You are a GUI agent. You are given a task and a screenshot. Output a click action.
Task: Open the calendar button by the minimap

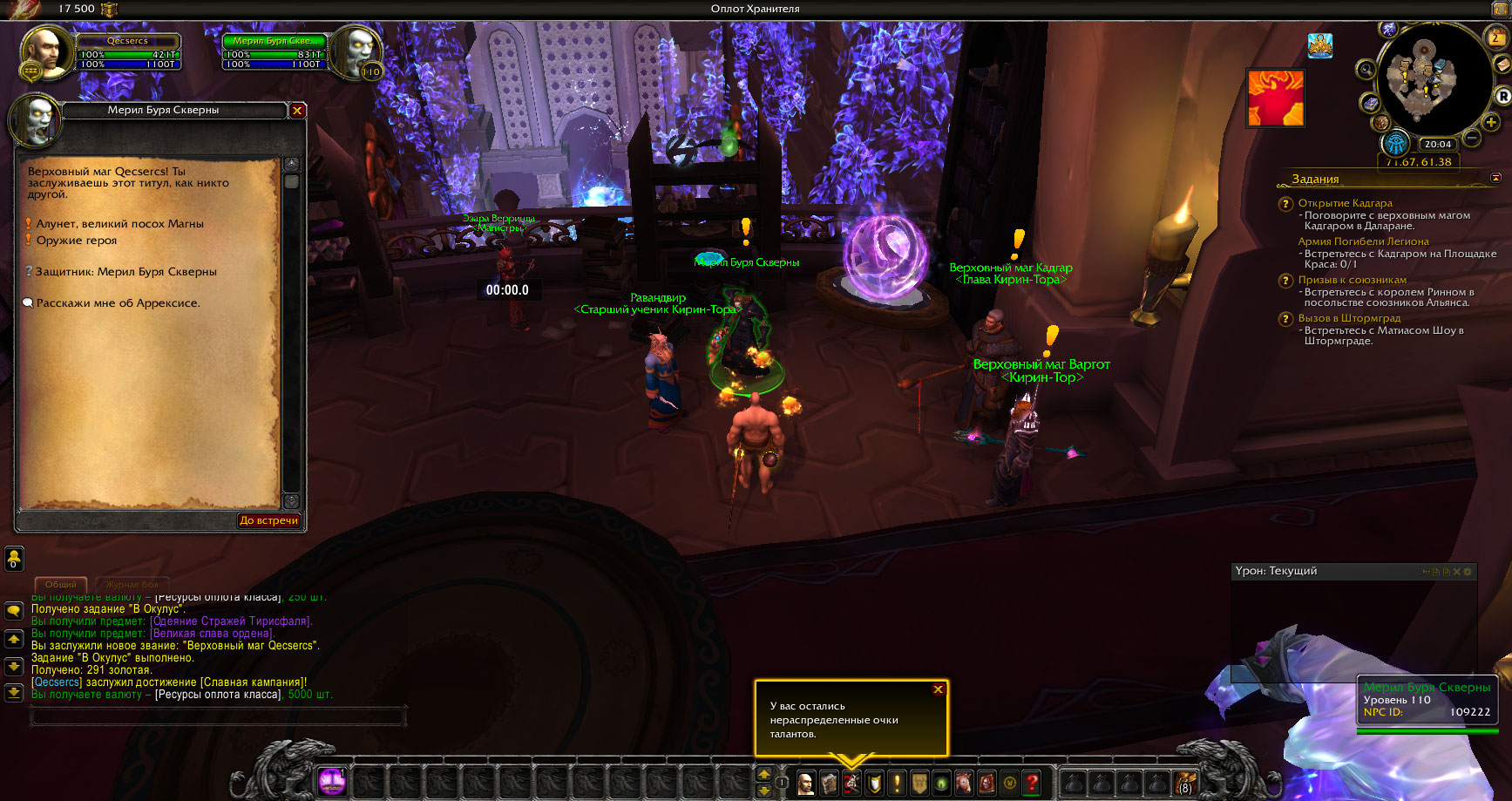tap(1496, 37)
